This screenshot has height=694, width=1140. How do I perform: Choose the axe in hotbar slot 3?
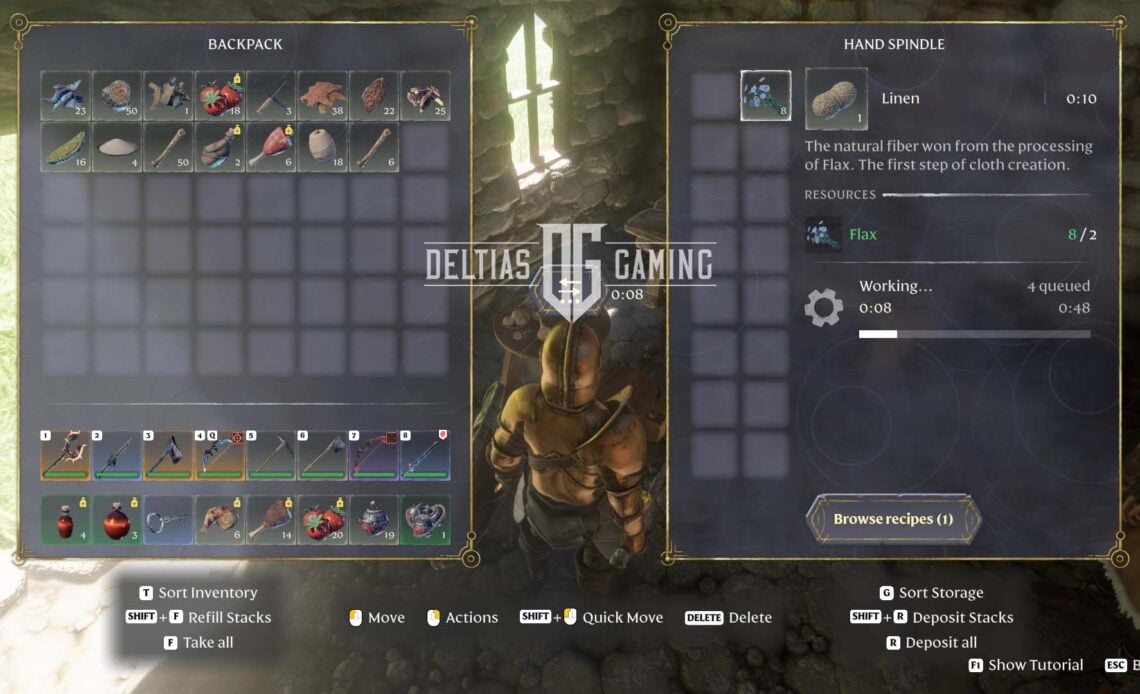(169, 455)
